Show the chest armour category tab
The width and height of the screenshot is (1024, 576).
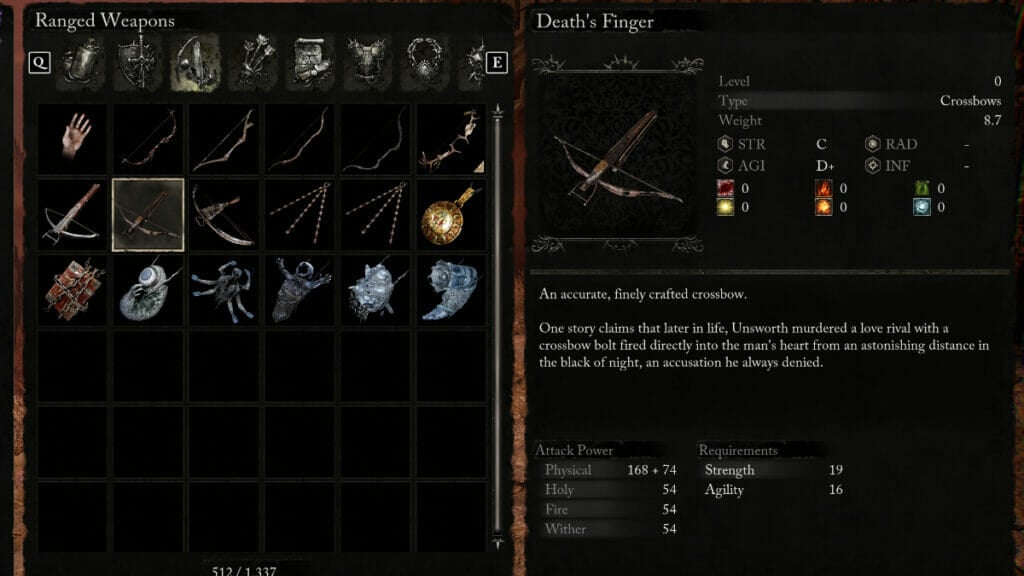(x=367, y=64)
